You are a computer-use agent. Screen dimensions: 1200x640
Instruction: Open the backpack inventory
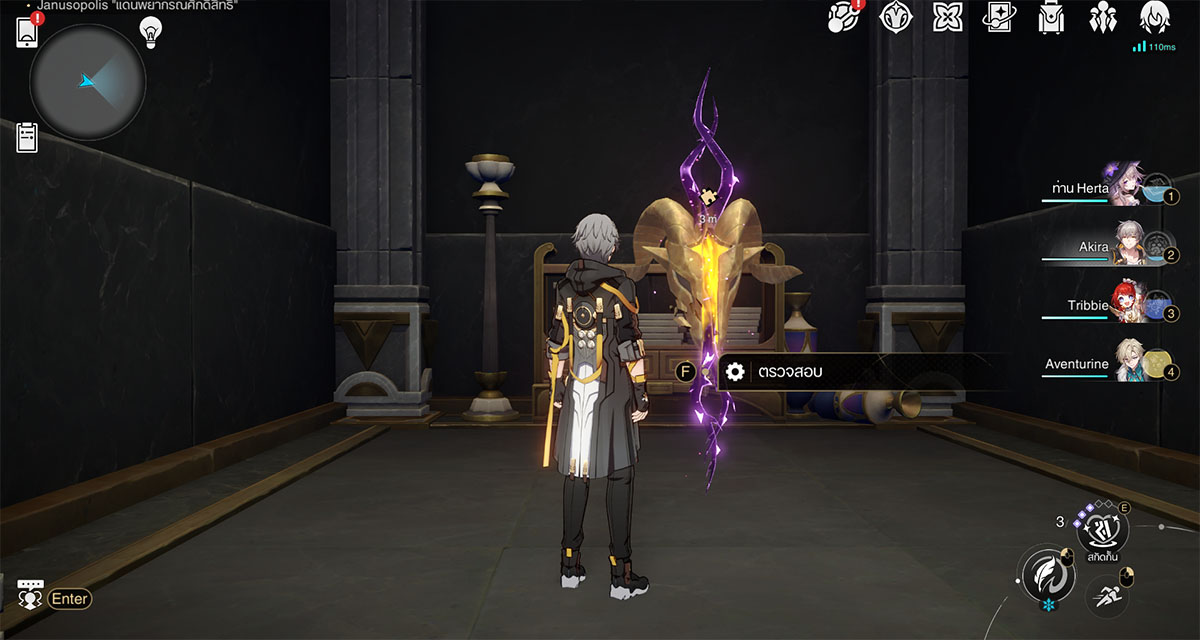coord(1051,17)
